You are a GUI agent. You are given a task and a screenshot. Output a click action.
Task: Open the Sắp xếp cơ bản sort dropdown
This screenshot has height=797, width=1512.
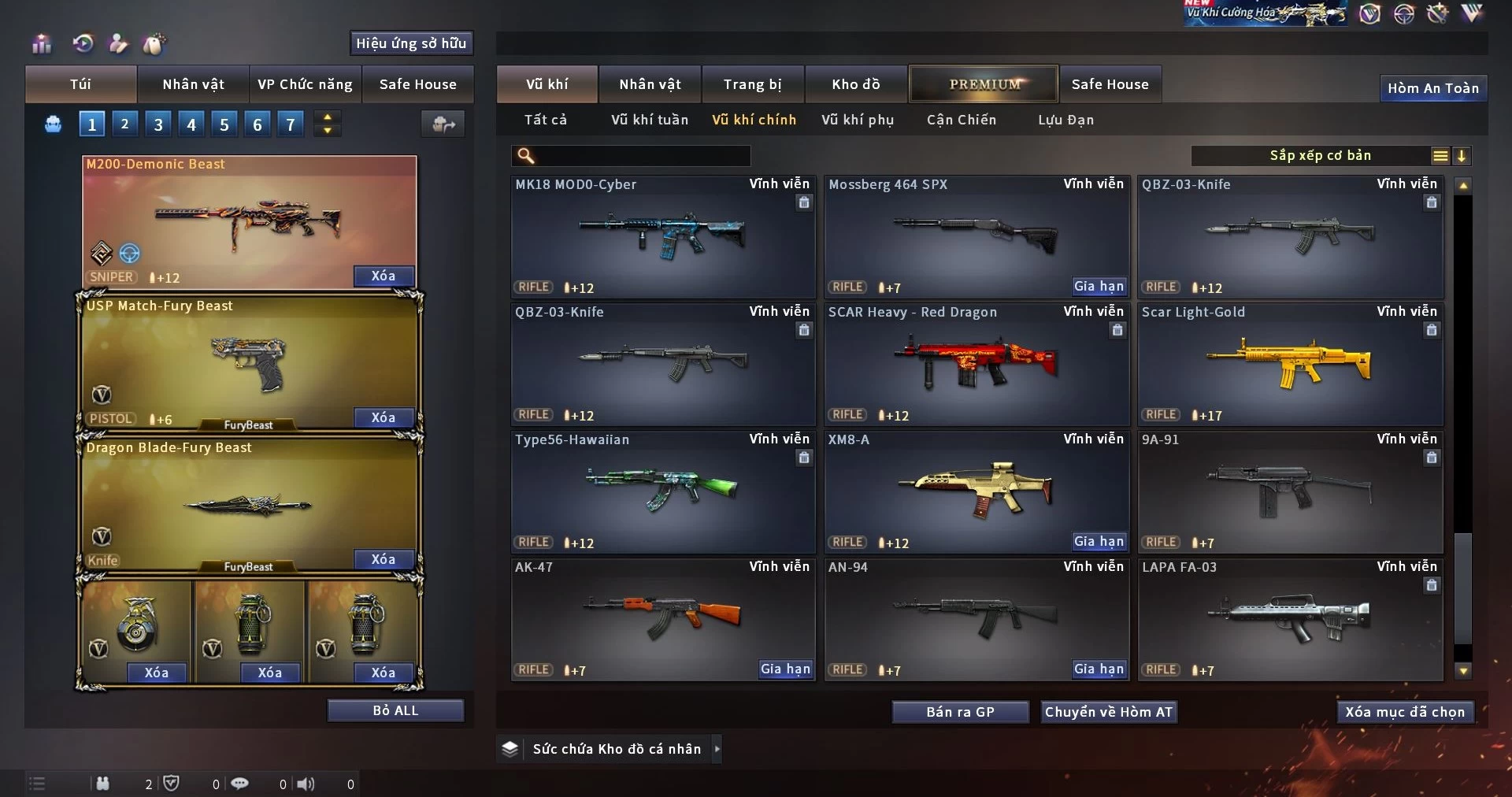coord(1320,156)
